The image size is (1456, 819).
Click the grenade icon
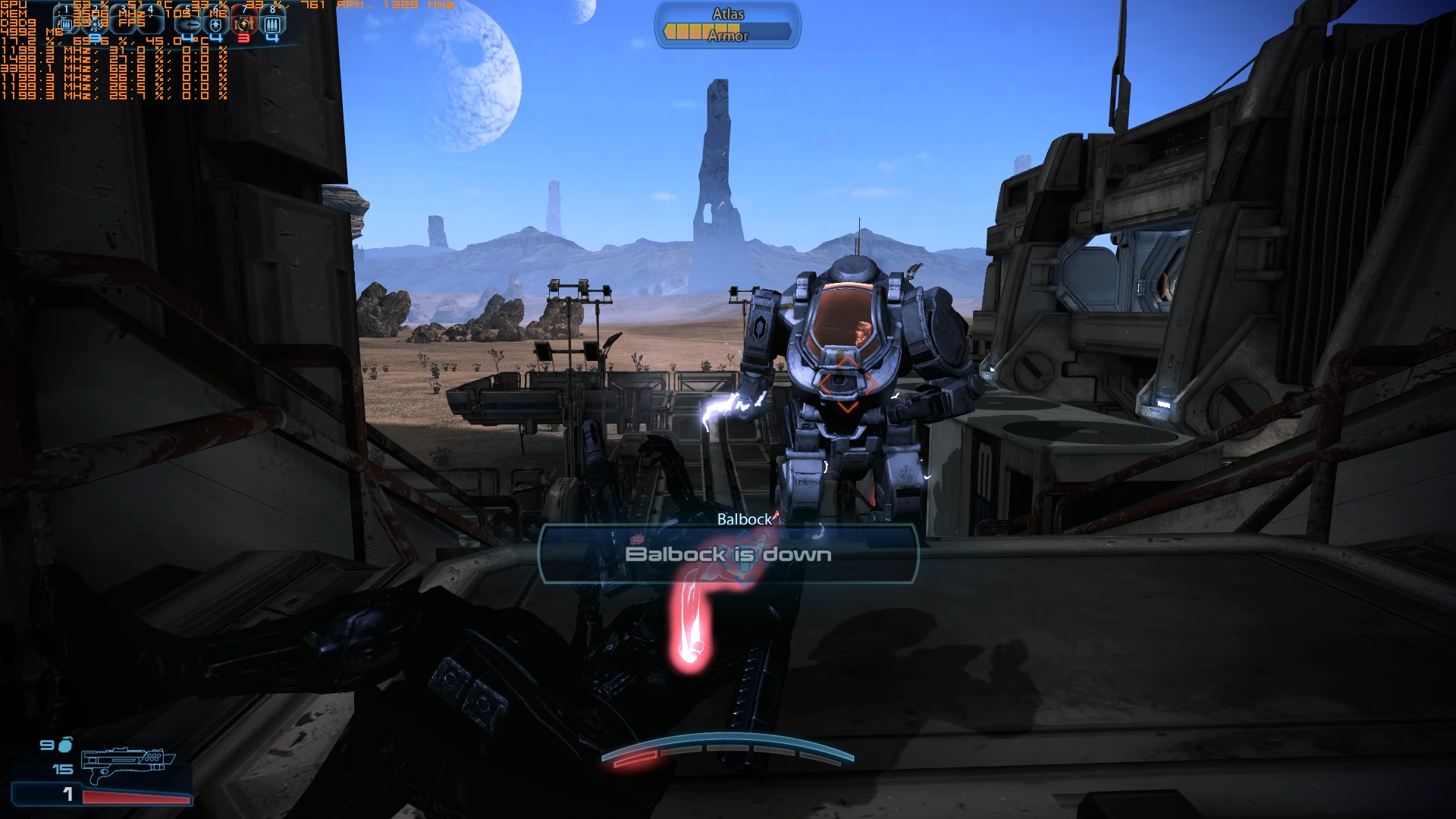pos(66,745)
